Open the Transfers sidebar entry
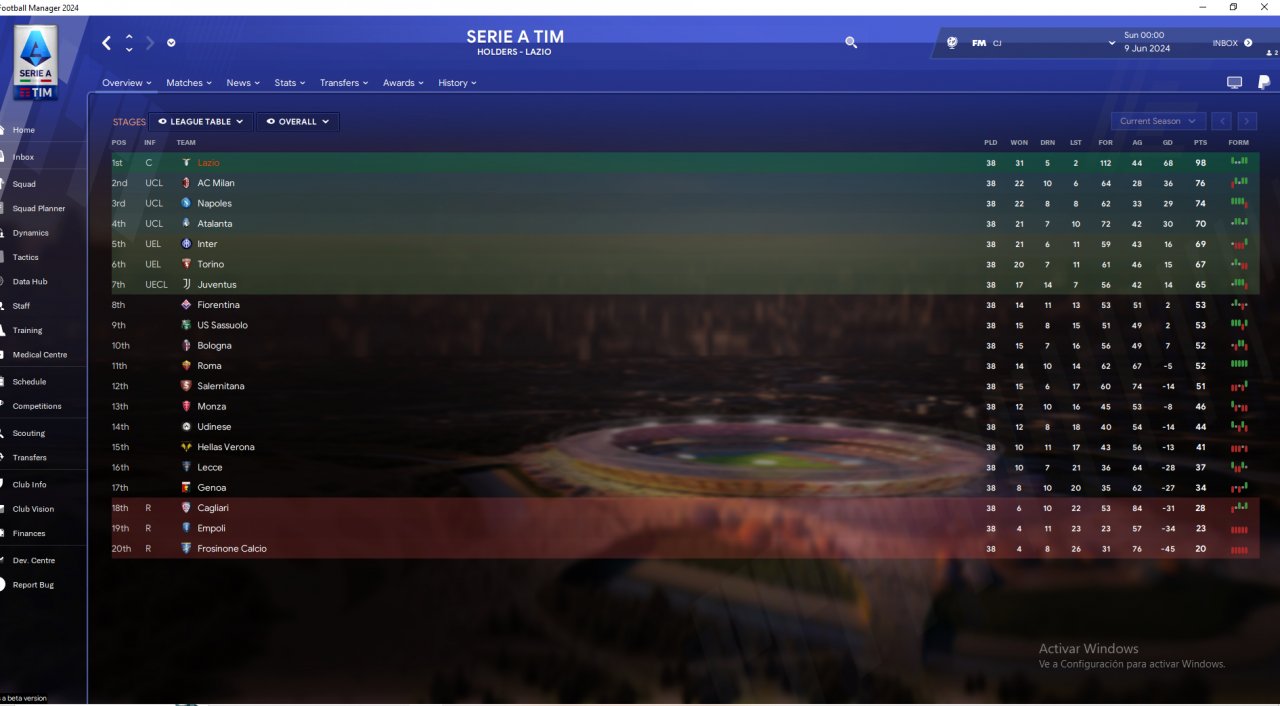Screen dimensions: 1280x706 (29, 457)
